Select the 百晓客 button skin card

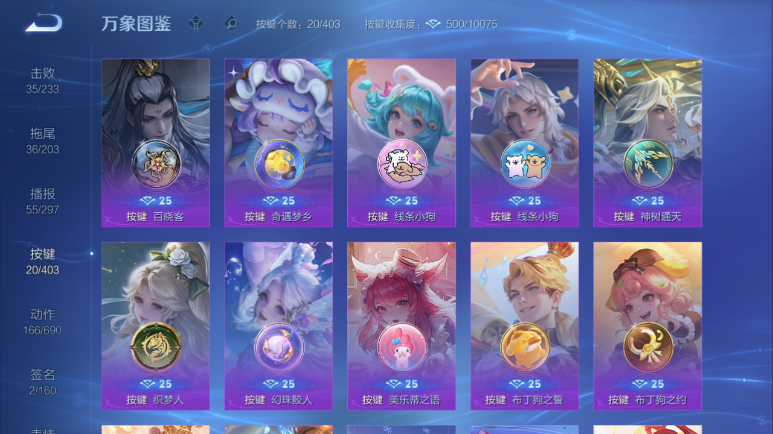pos(155,142)
